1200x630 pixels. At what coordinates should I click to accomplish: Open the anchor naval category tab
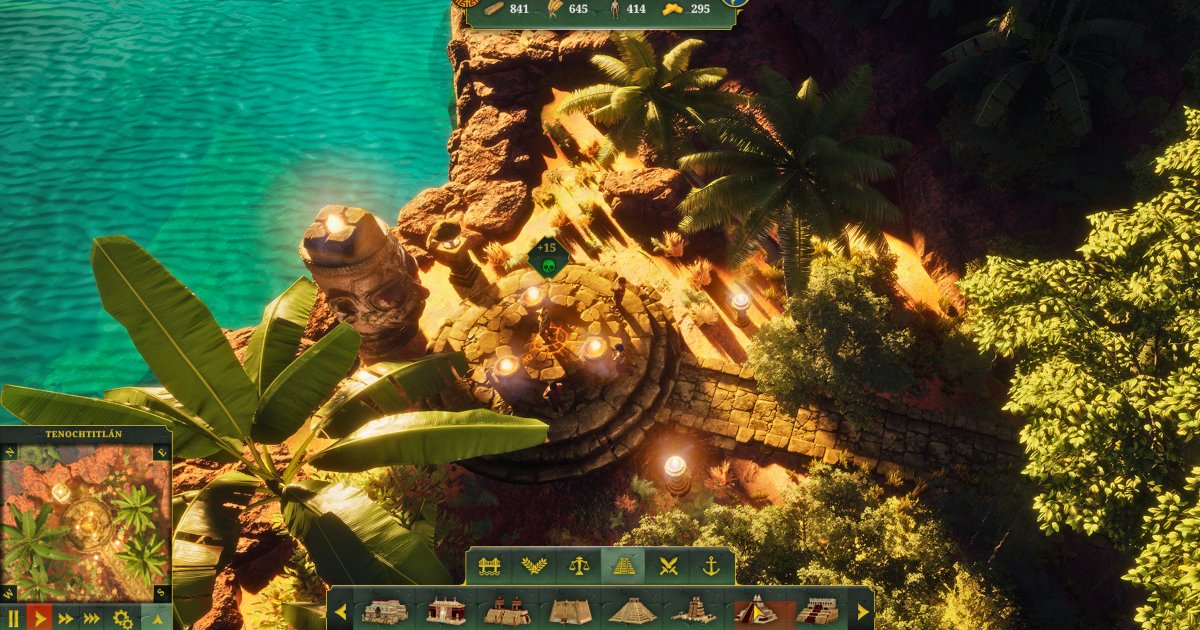point(711,566)
